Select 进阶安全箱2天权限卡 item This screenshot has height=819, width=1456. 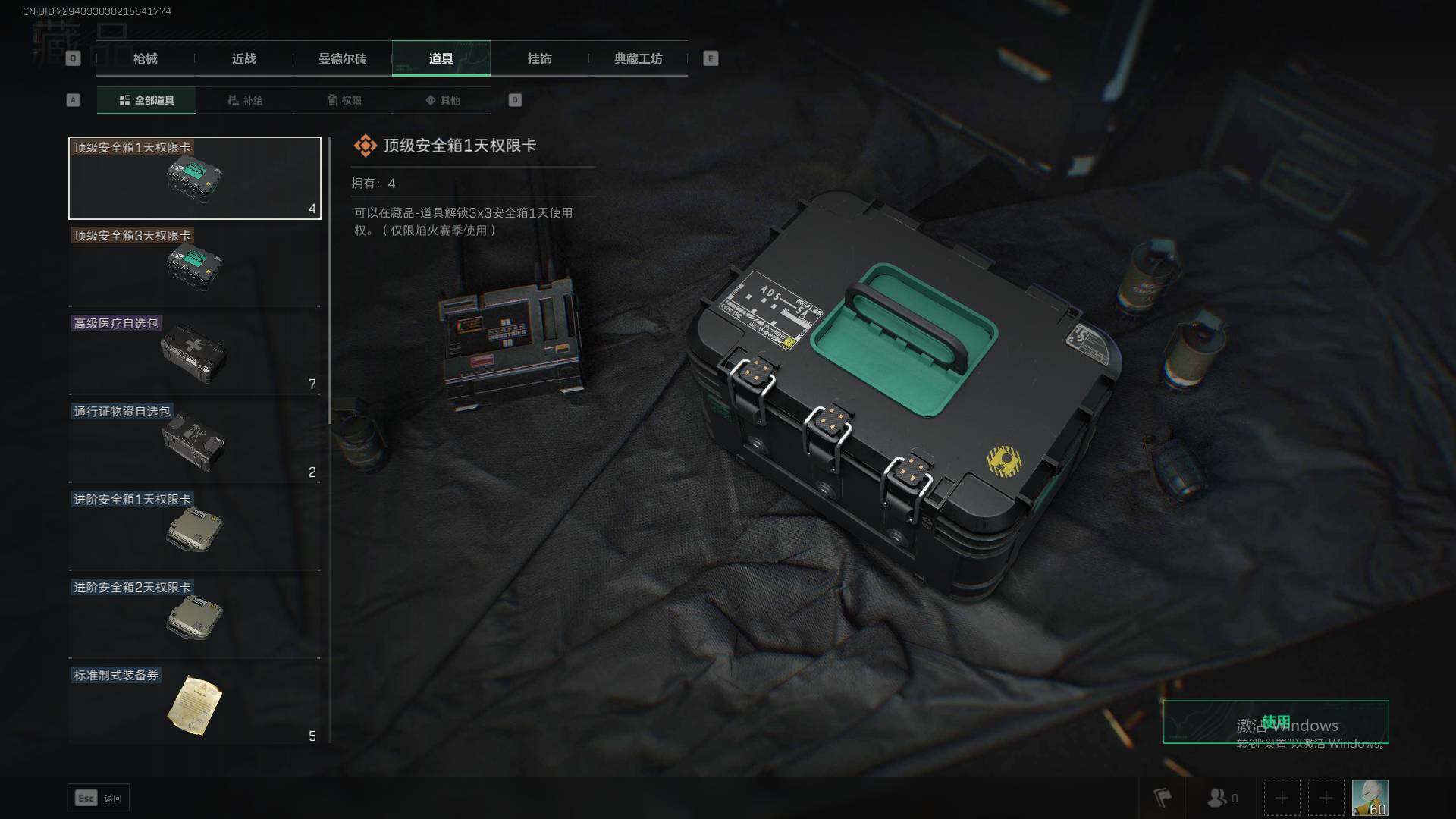(195, 618)
